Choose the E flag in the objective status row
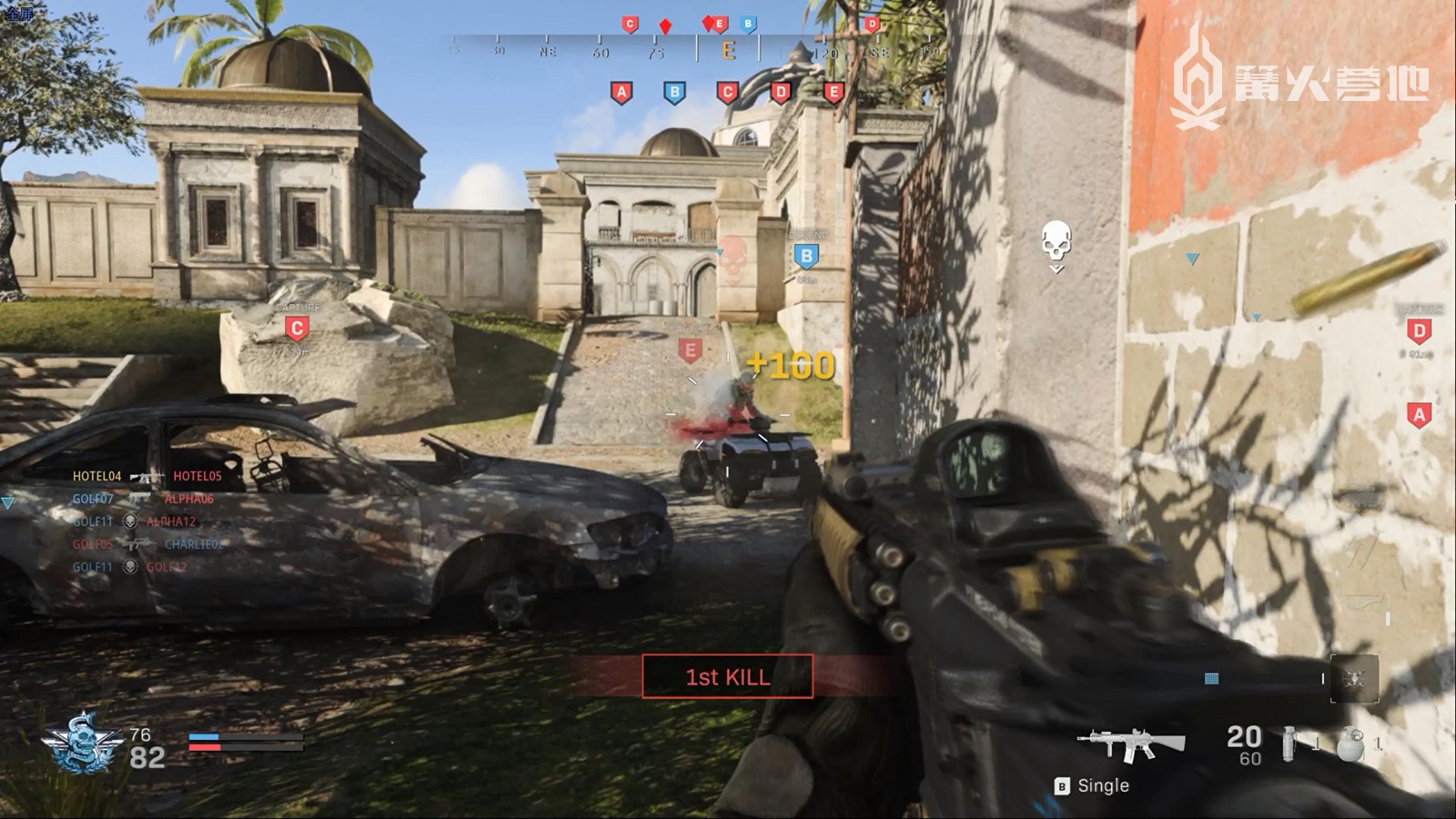The image size is (1456, 819). [833, 93]
